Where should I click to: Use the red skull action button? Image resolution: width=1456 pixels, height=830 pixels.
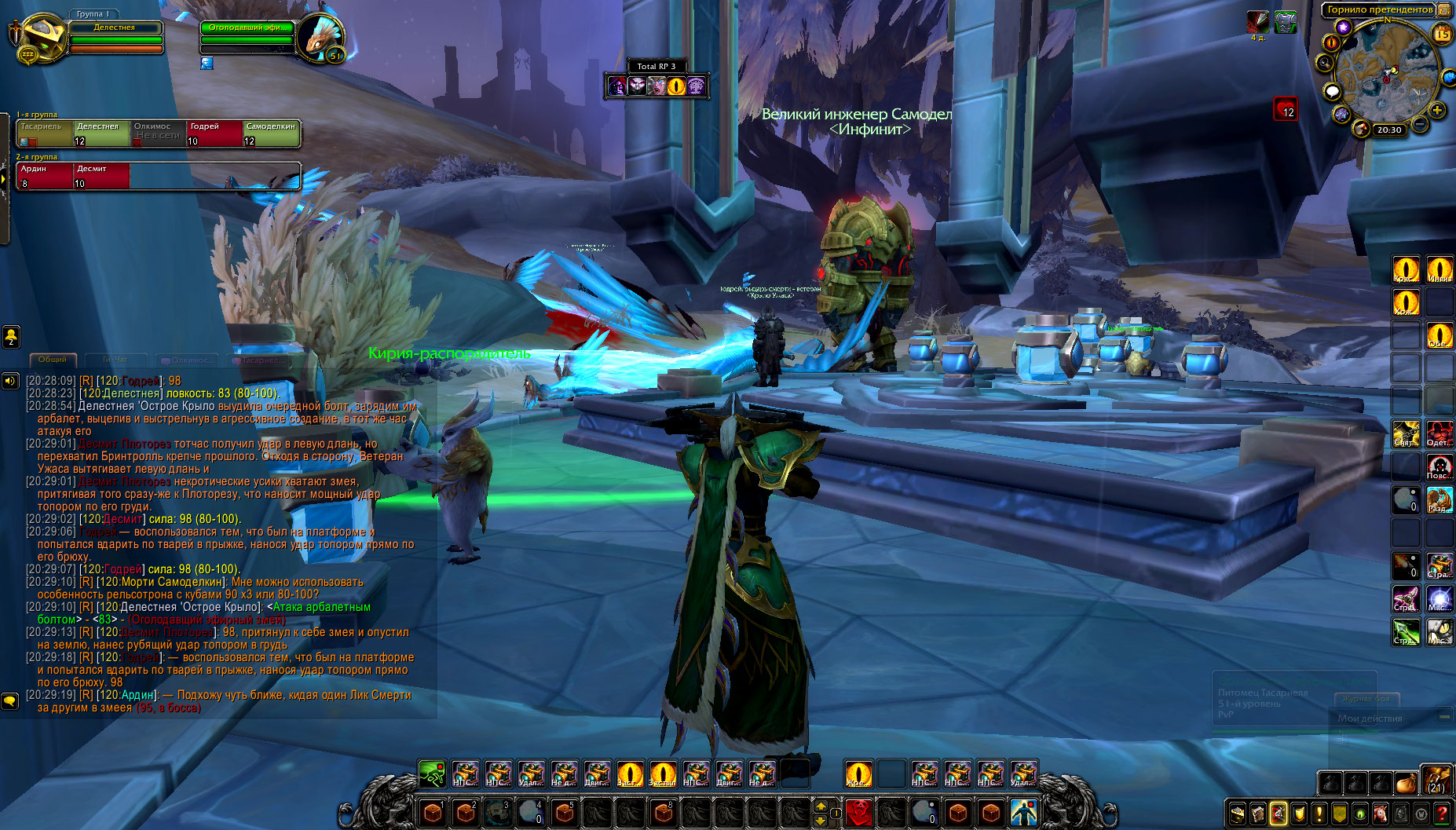[858, 811]
